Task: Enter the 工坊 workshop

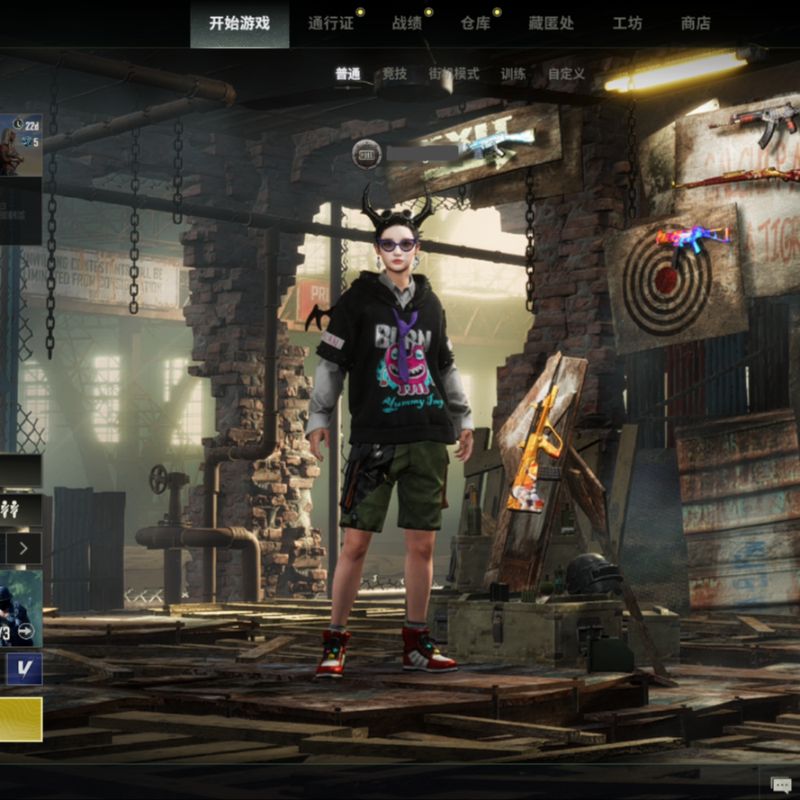Action: coord(627,23)
